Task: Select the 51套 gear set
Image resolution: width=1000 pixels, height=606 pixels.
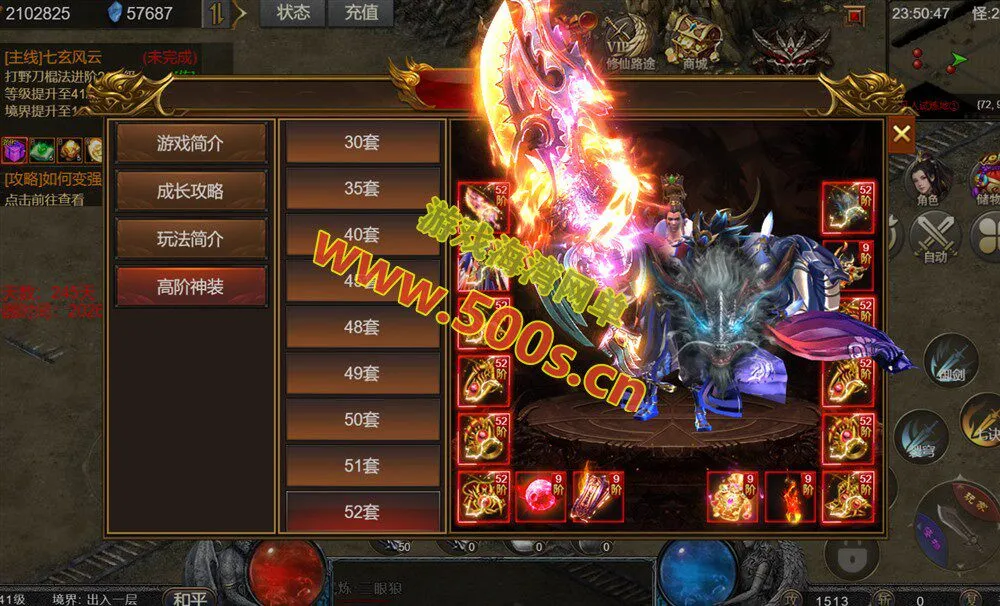Action: [362, 465]
